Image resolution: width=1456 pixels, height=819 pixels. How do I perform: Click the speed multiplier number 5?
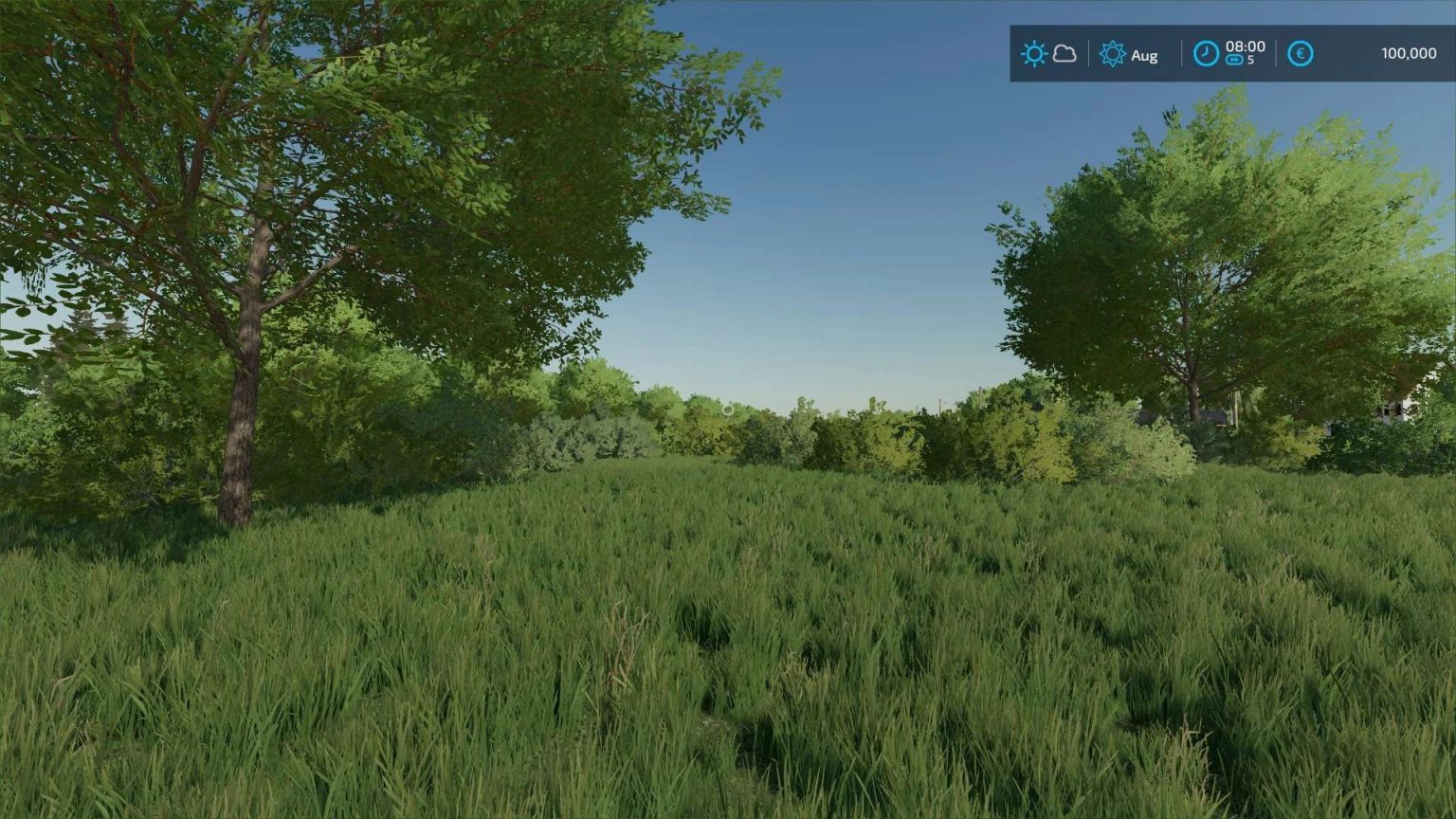coord(1251,61)
